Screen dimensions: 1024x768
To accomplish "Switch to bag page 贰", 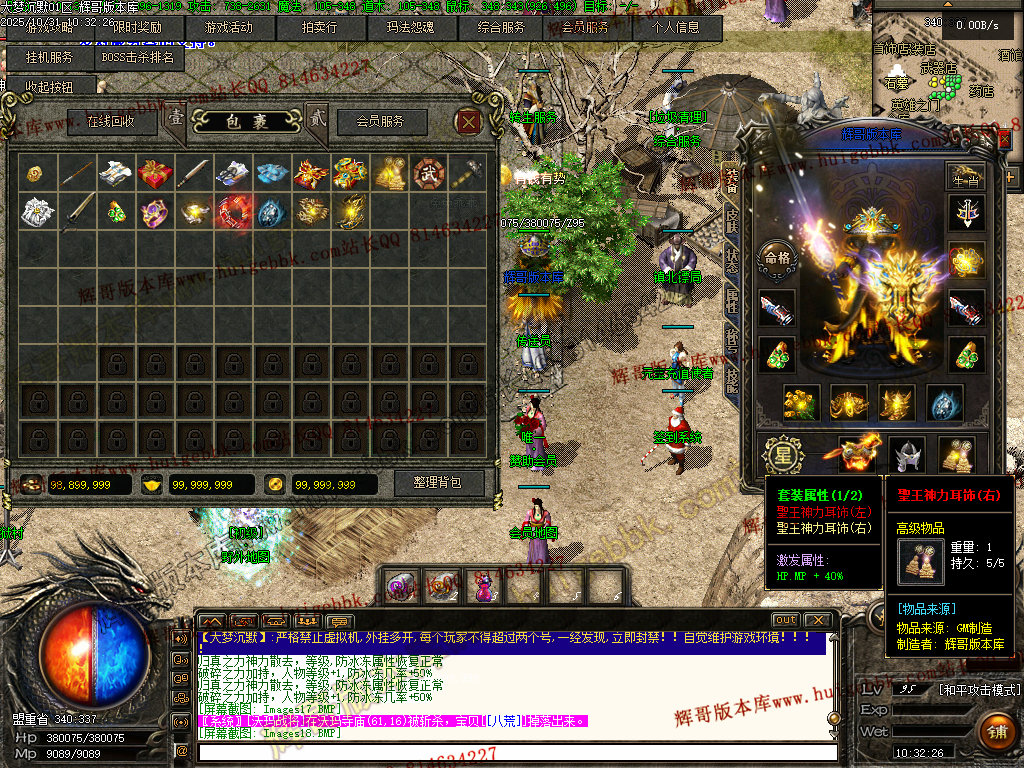I will point(316,118).
